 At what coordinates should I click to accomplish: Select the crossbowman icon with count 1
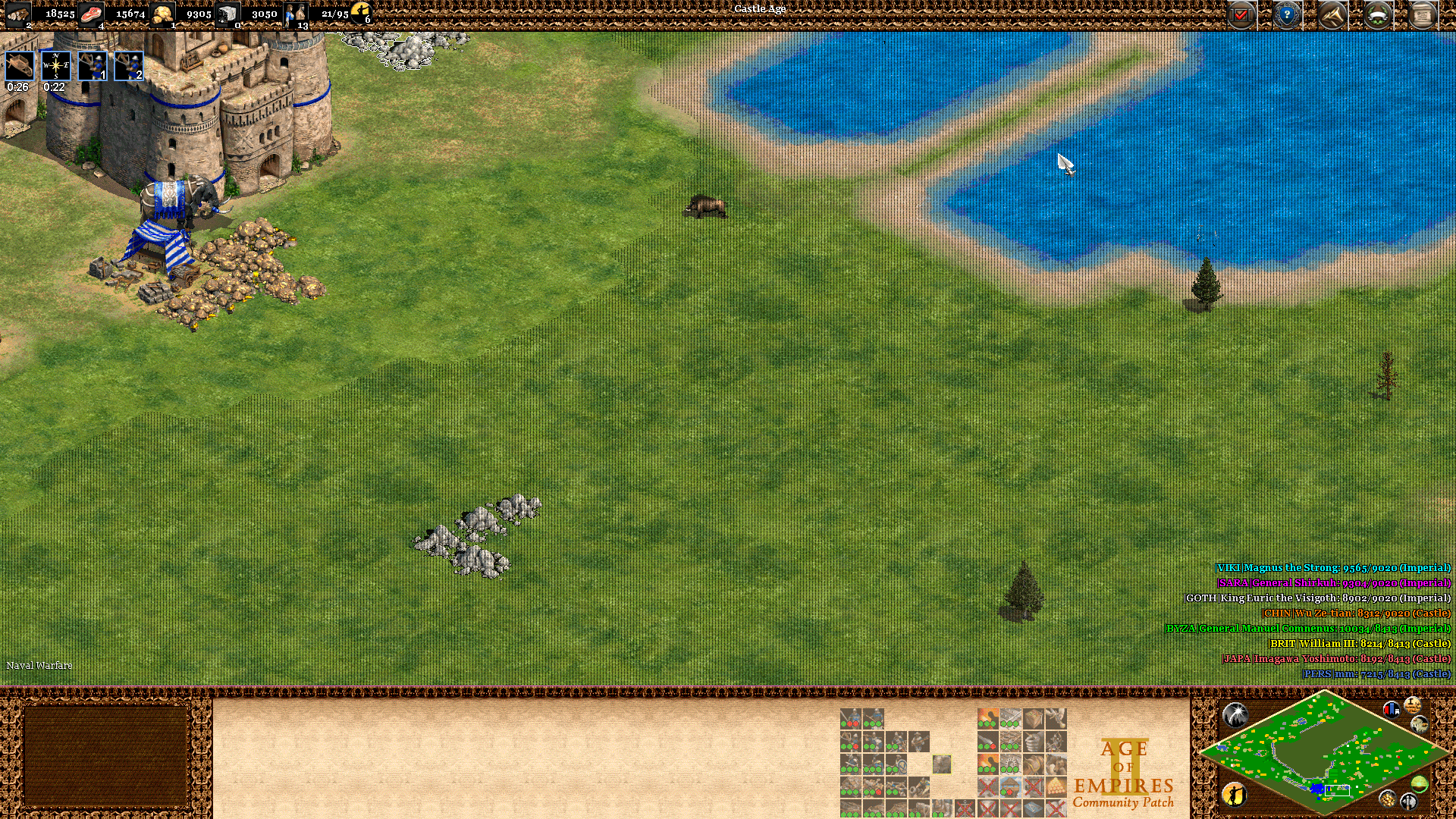(x=93, y=67)
